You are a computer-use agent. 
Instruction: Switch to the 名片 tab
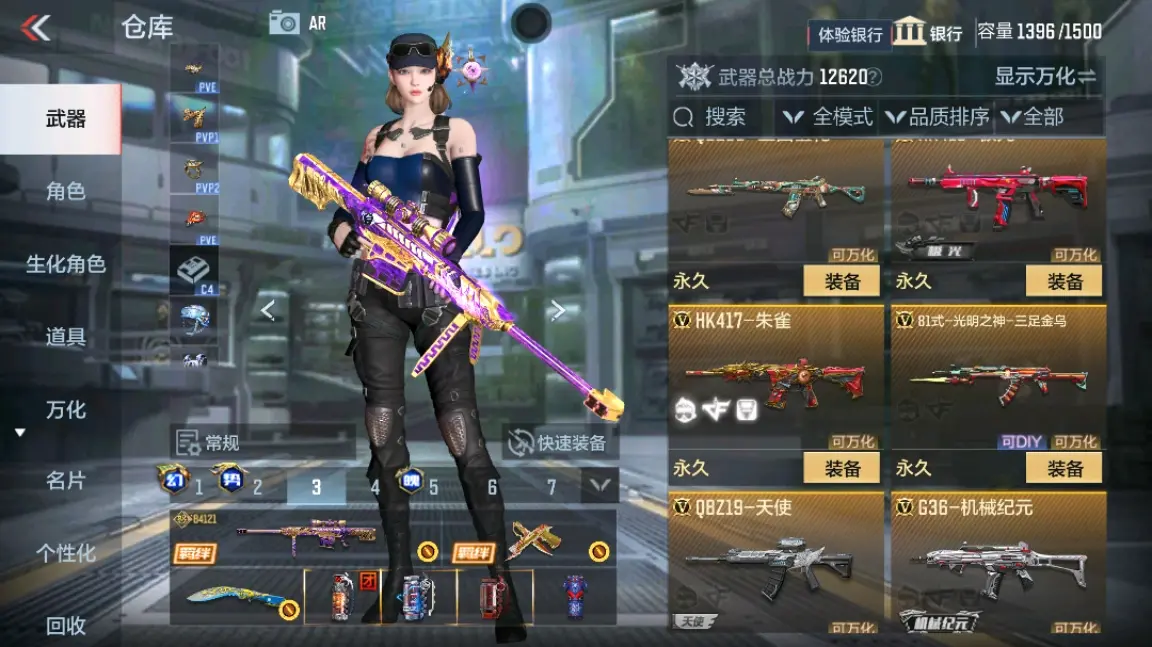pos(65,481)
